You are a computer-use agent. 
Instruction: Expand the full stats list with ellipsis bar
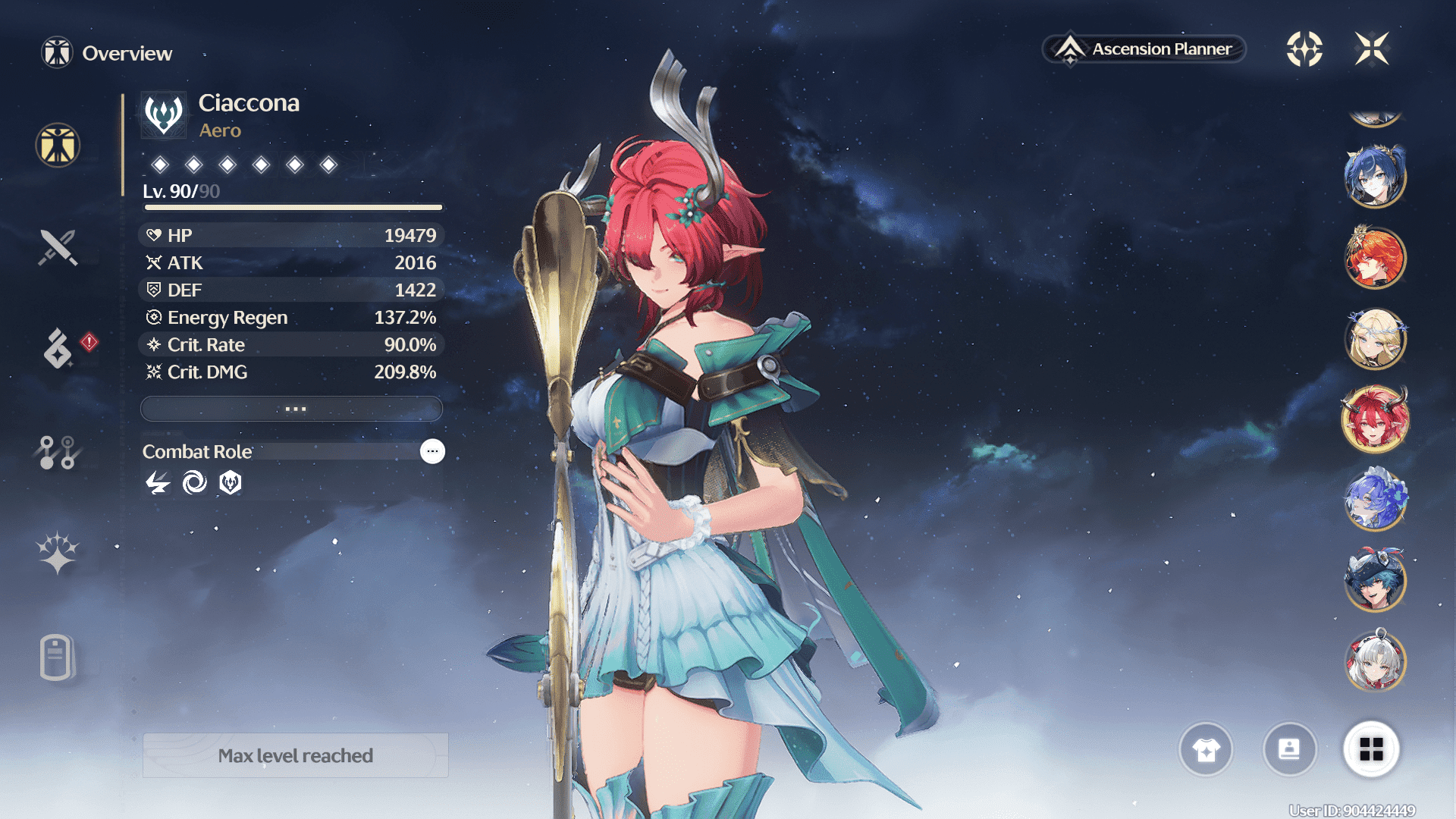[292, 409]
